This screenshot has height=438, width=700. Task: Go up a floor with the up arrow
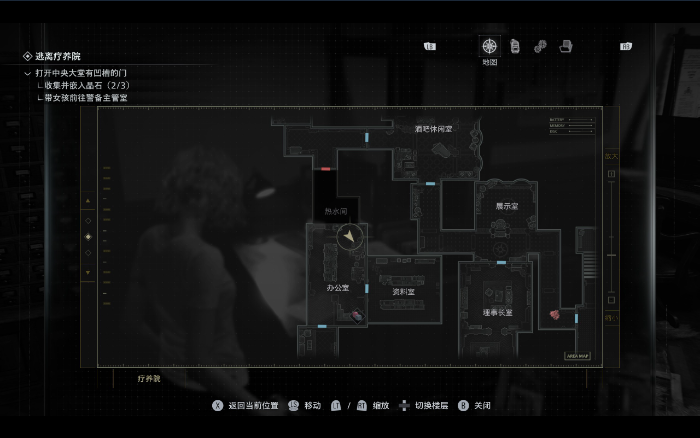tap(88, 200)
